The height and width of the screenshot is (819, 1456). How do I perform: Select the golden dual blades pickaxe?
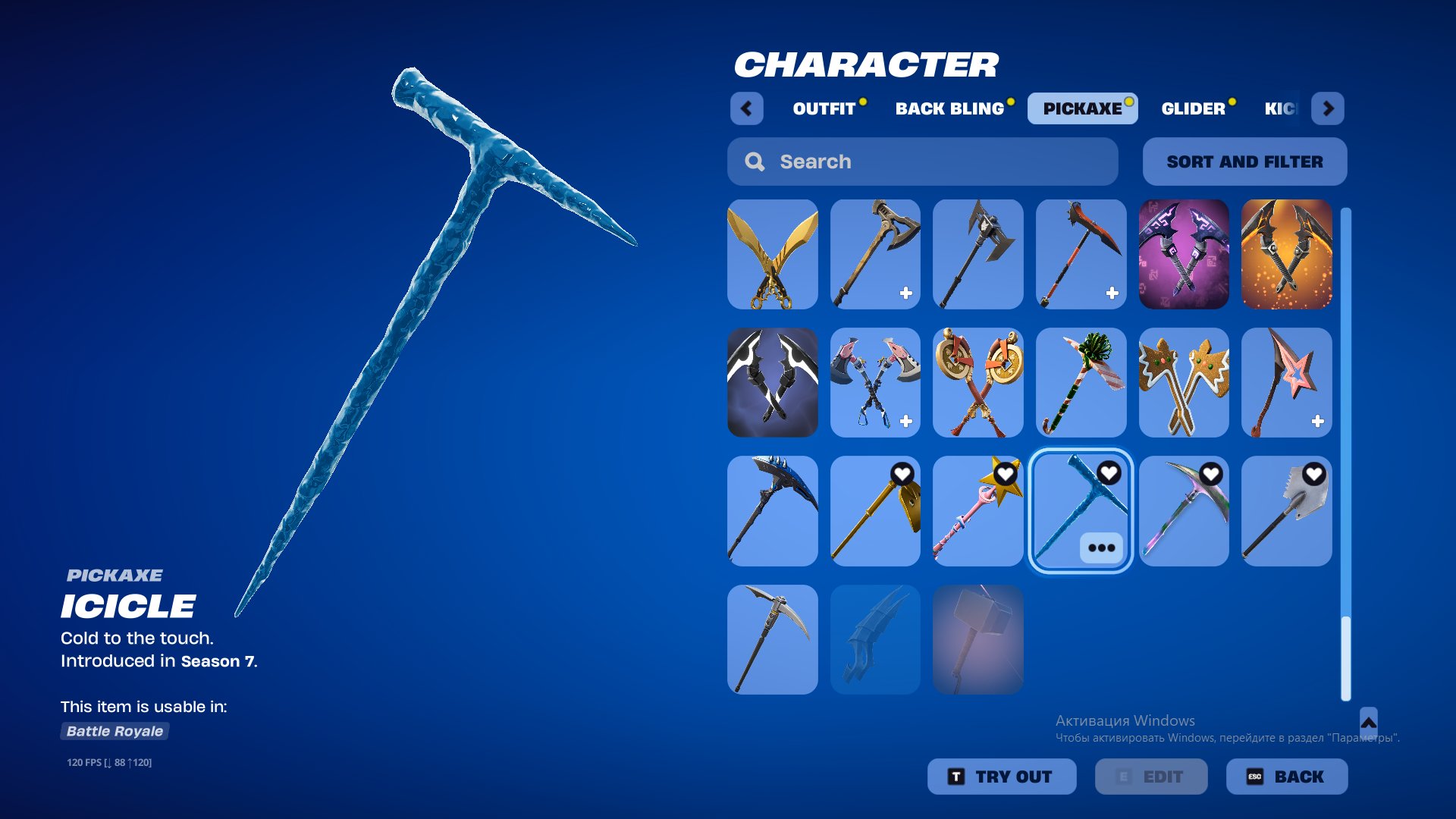click(772, 254)
